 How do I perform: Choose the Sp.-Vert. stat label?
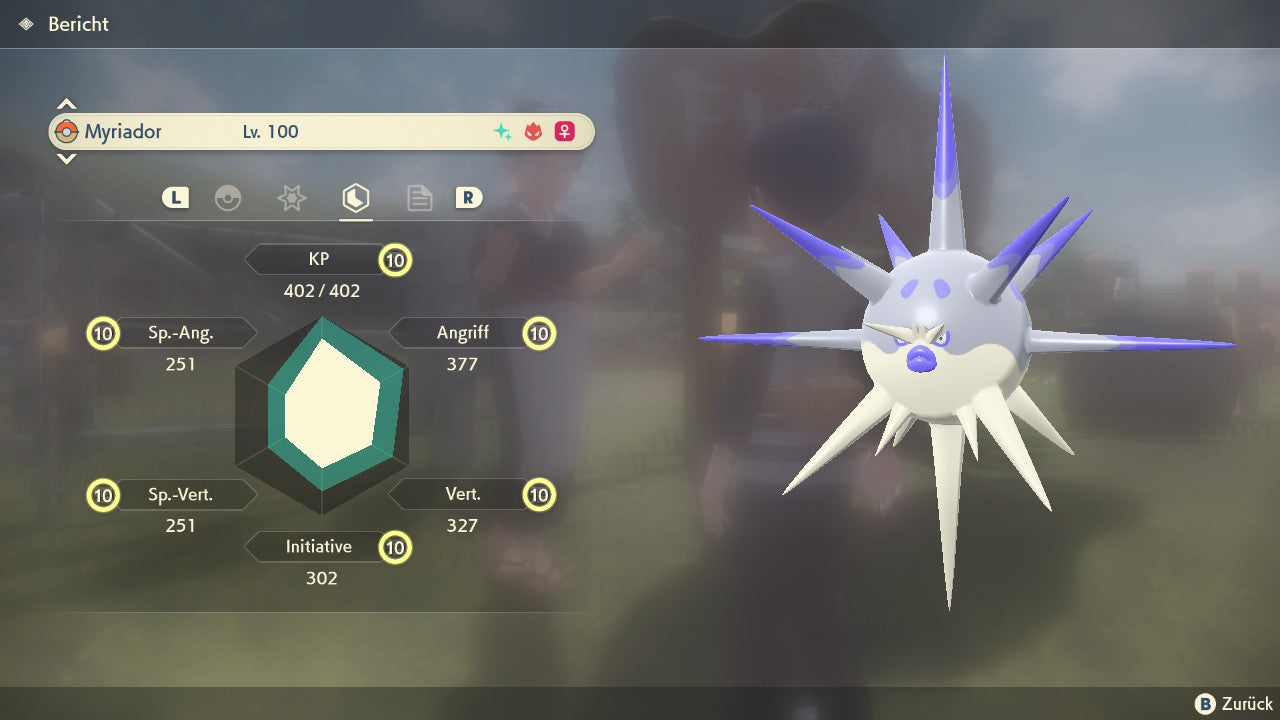[x=181, y=494]
